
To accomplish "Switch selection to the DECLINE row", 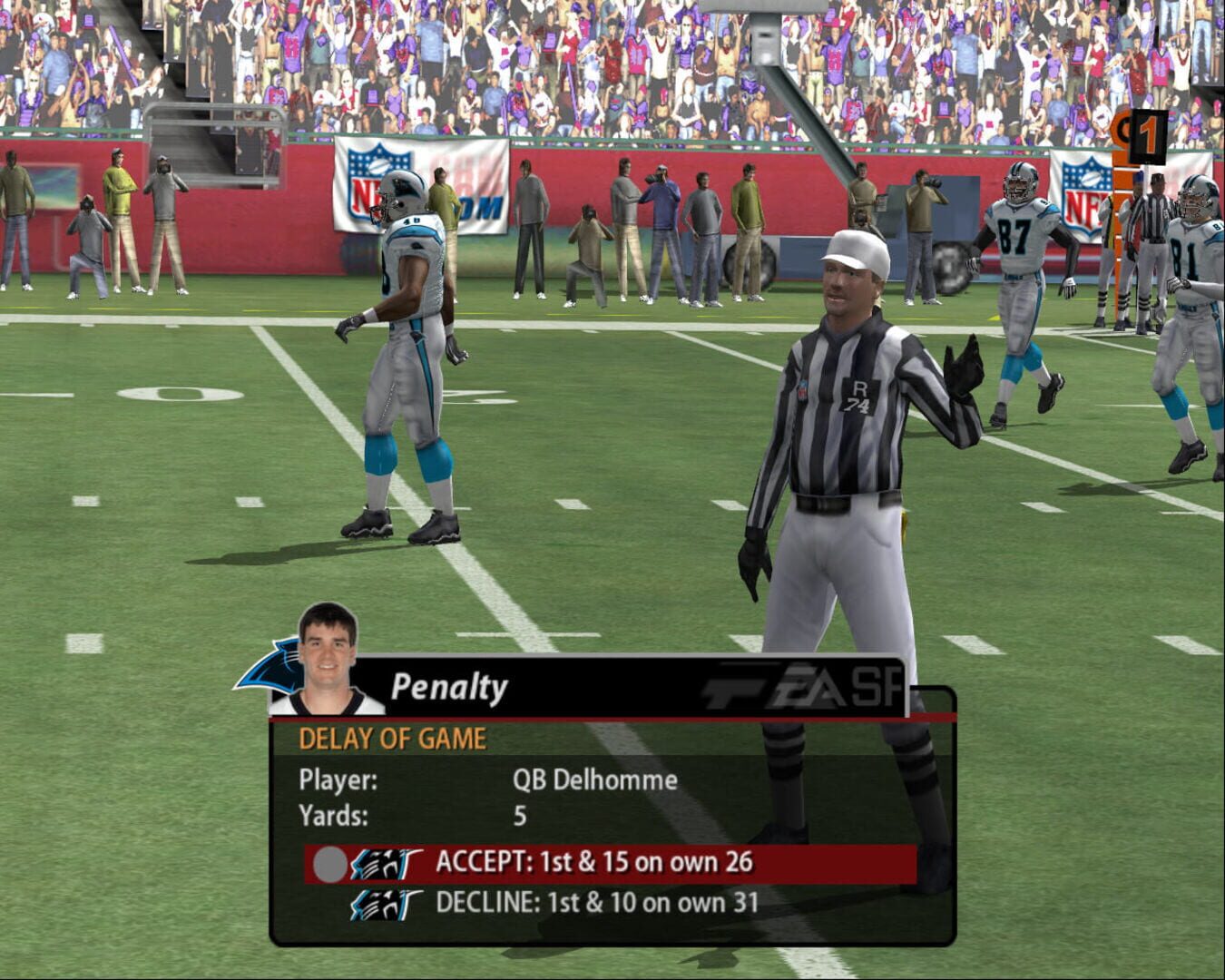I will coord(599,904).
